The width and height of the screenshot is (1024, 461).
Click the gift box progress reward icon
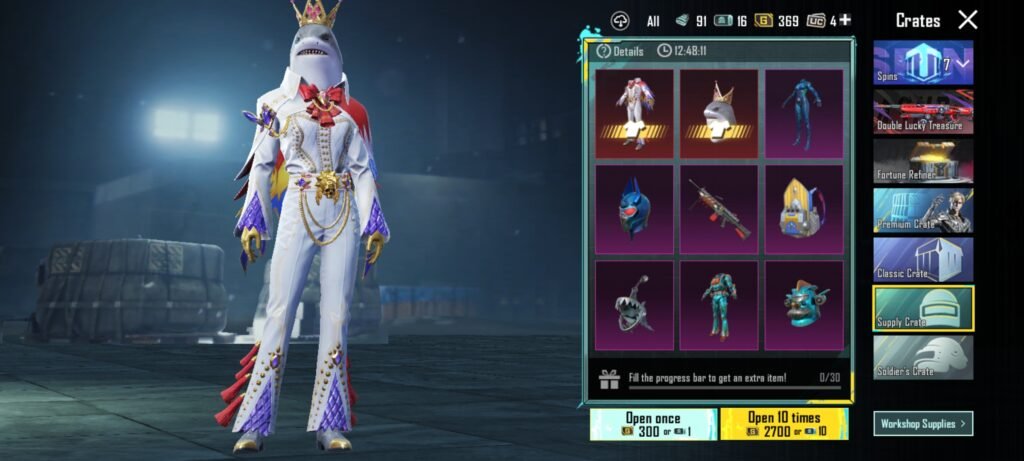(609, 380)
